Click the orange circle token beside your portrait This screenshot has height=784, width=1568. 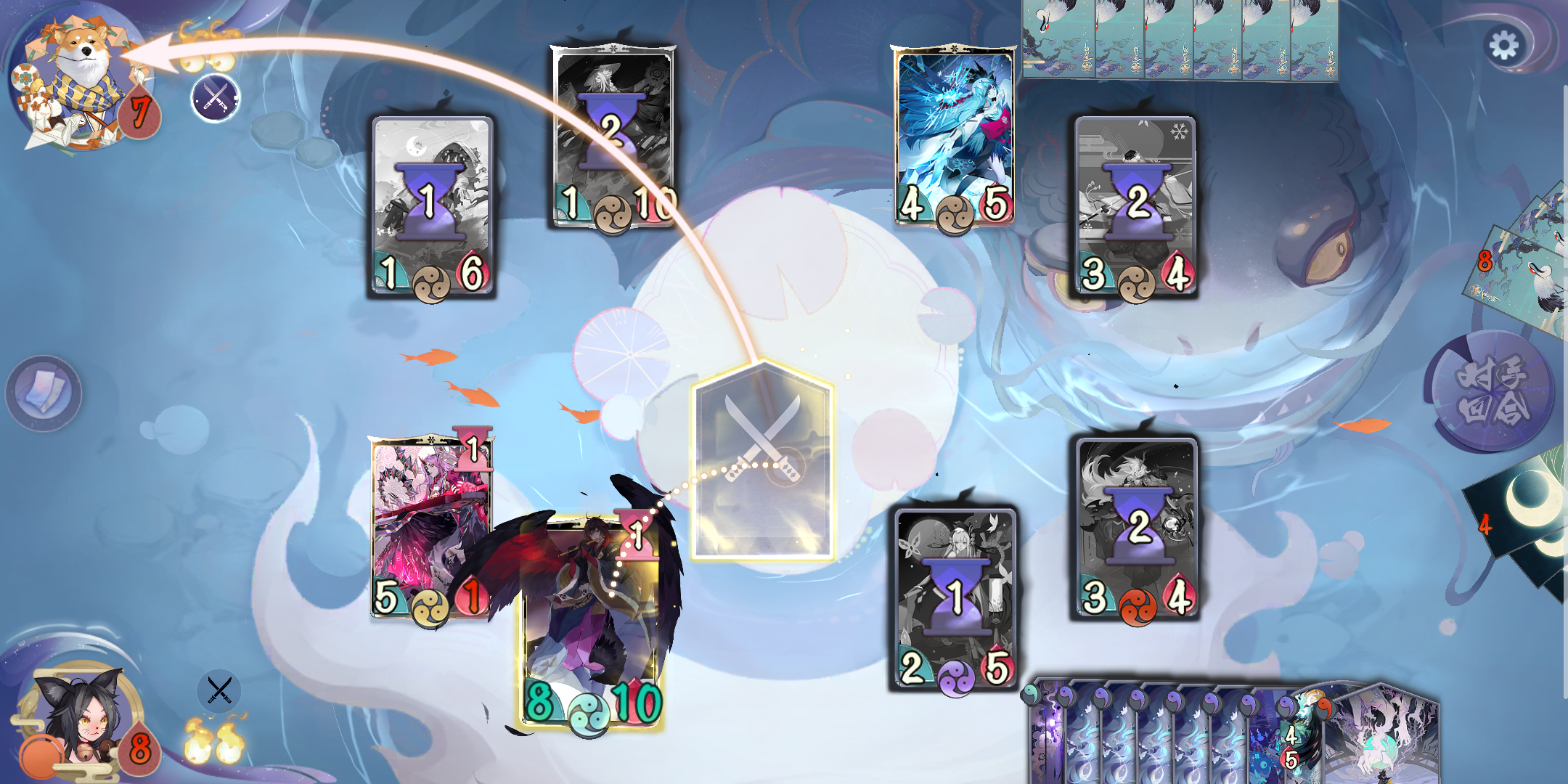(x=40, y=755)
